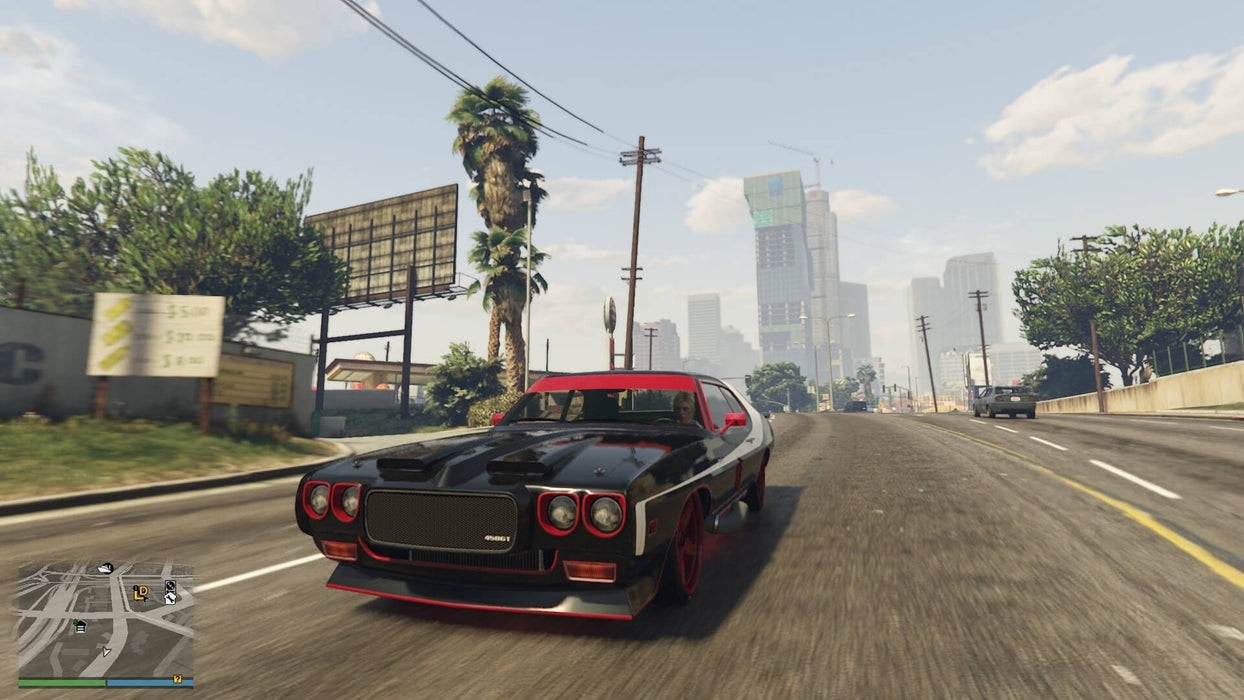Click the boat marker on the minimap
The width and height of the screenshot is (1244, 700).
tap(106, 569)
